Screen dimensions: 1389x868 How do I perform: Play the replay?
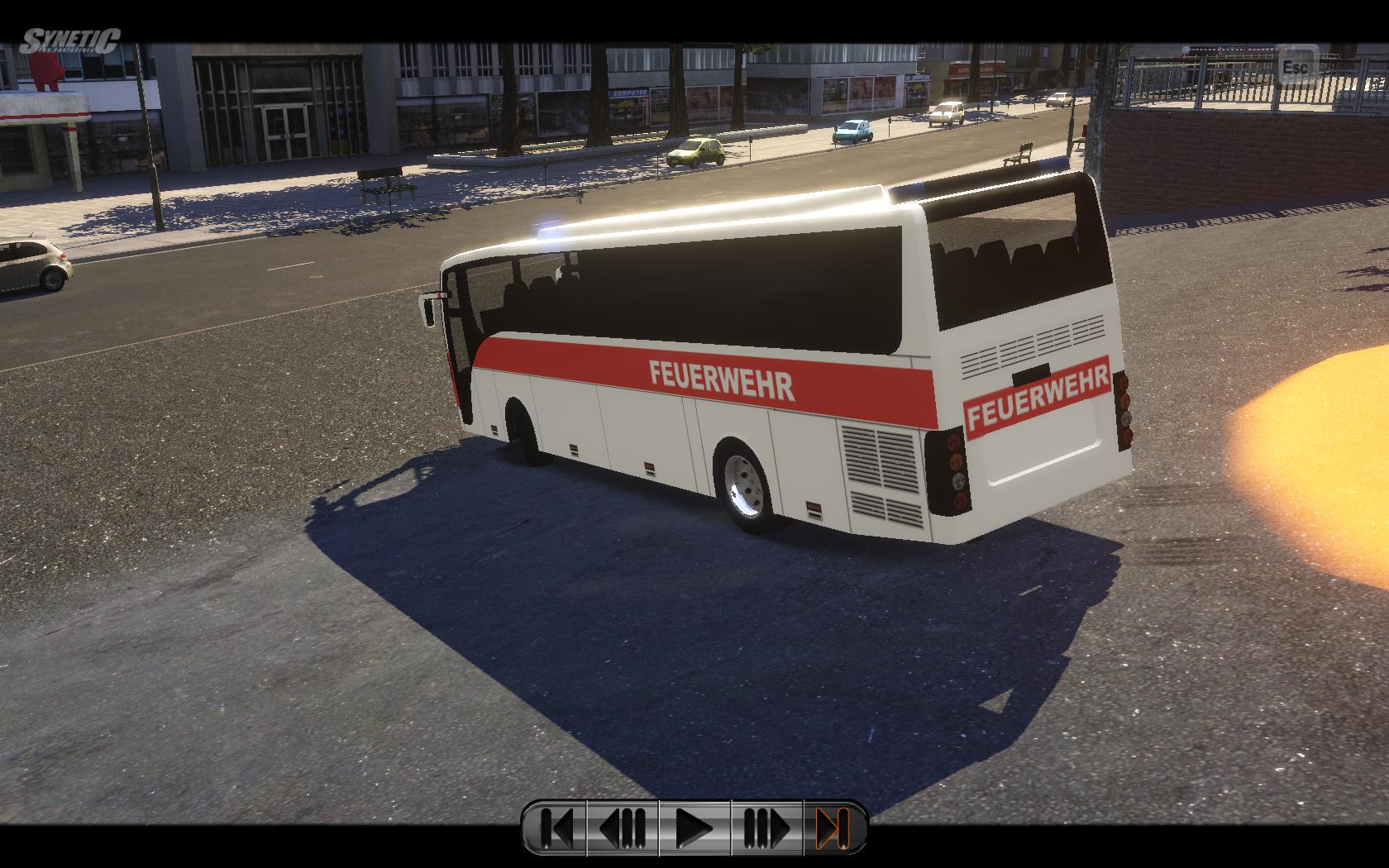click(694, 827)
